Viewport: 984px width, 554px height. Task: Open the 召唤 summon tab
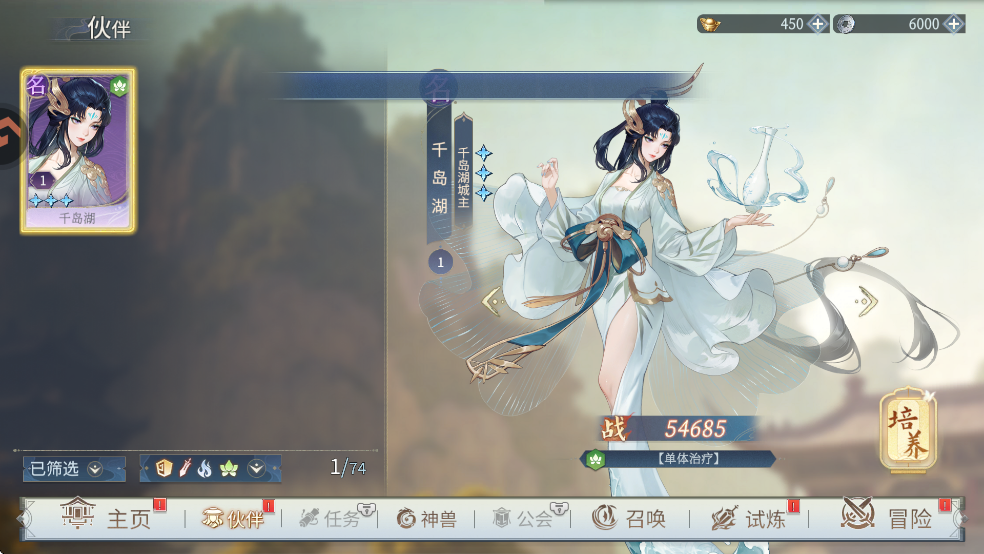click(628, 518)
